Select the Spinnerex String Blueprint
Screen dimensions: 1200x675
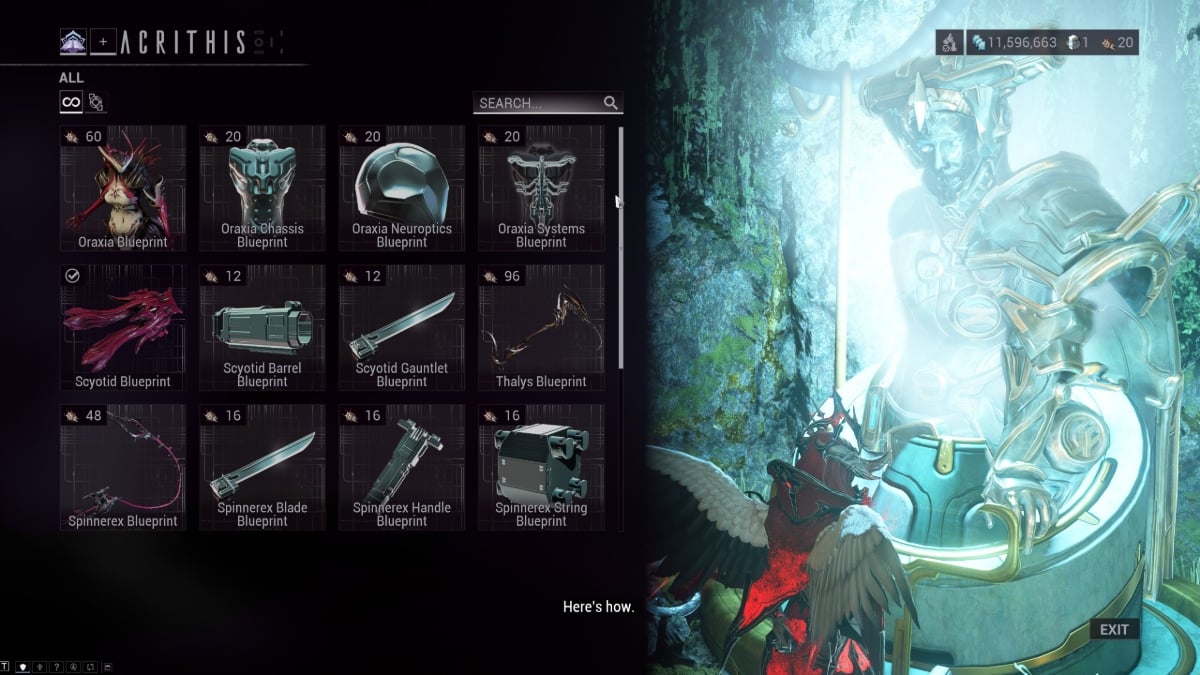click(541, 467)
